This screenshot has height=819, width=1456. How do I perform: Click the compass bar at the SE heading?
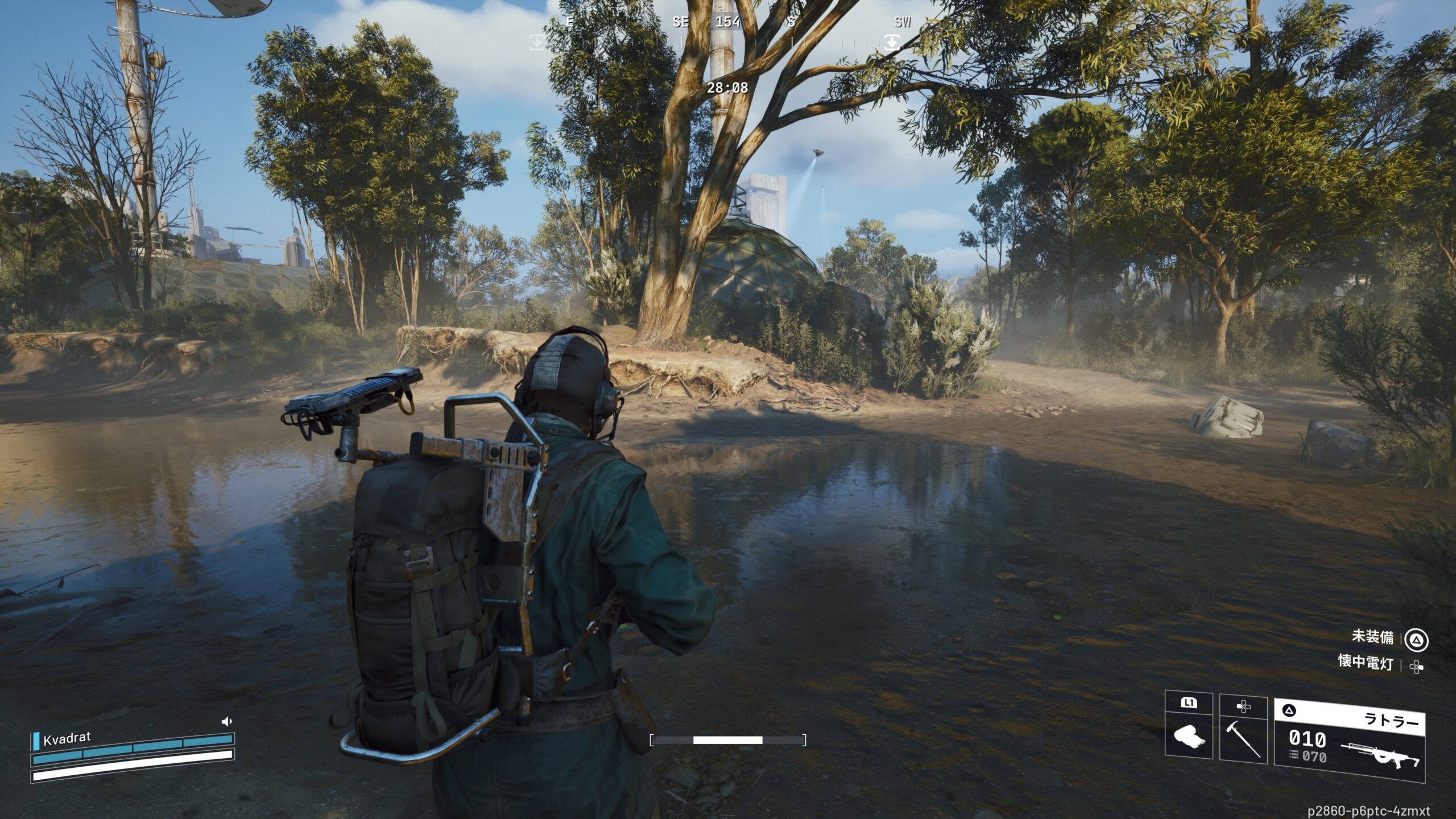680,23
